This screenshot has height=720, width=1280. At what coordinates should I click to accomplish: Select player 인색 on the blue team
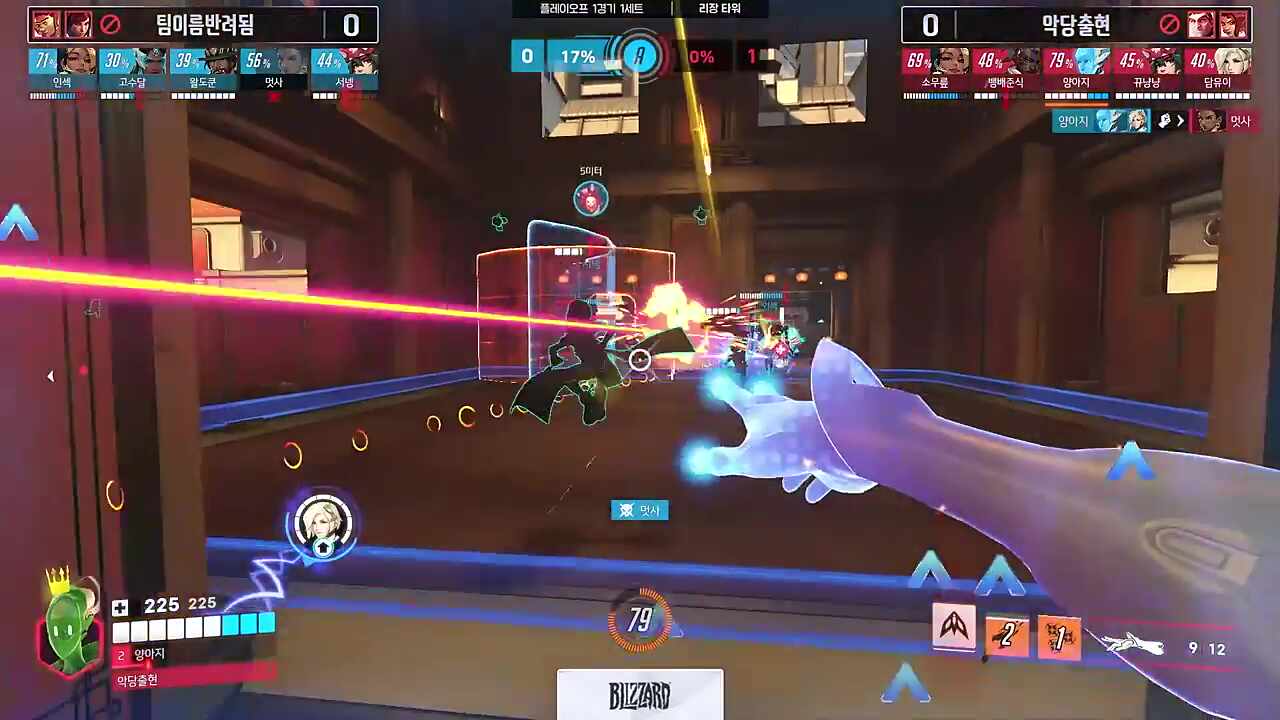[63, 70]
